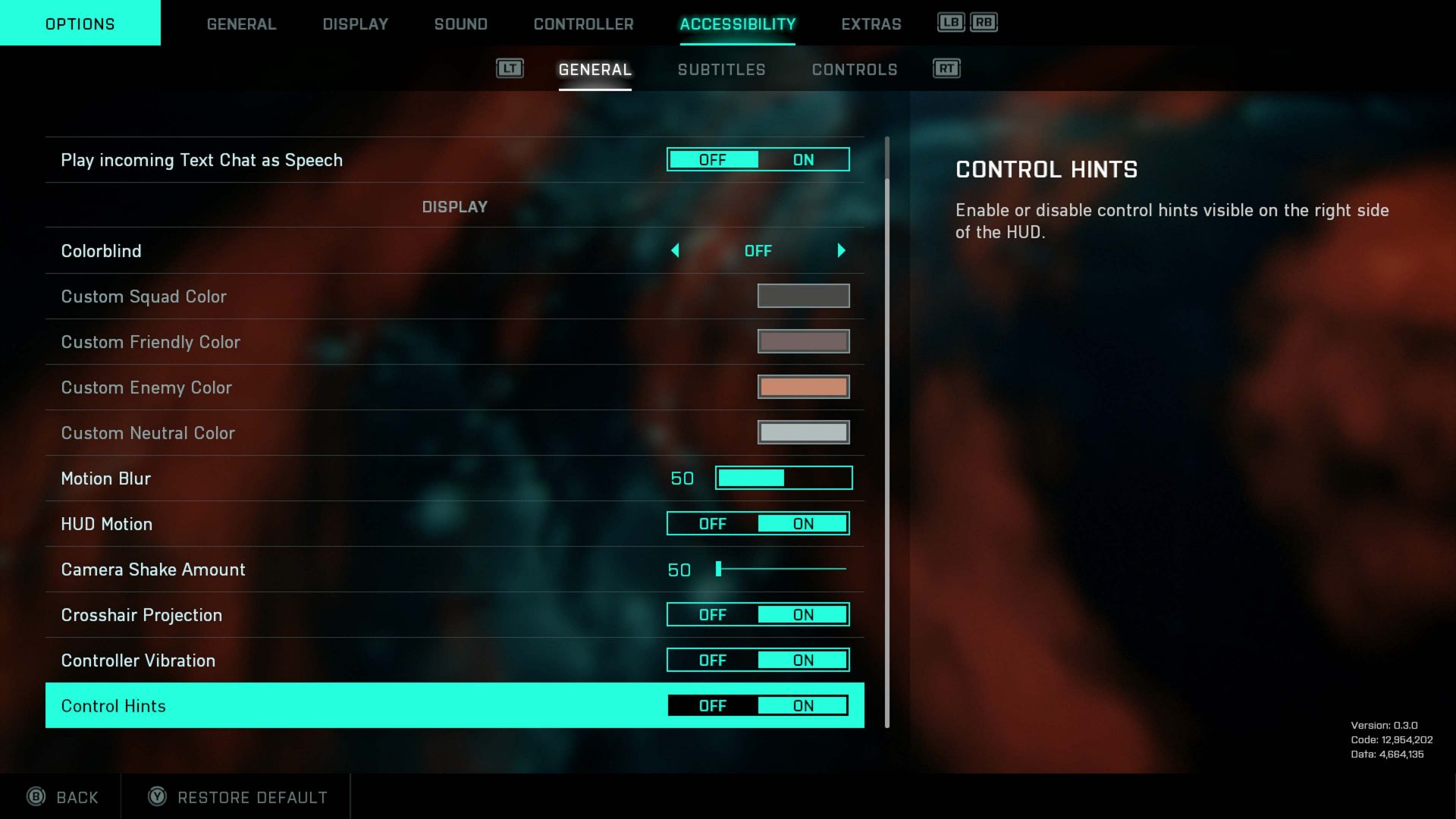The width and height of the screenshot is (1456, 819).
Task: Click right arrow on the Colorblind setting
Action: [x=841, y=250]
